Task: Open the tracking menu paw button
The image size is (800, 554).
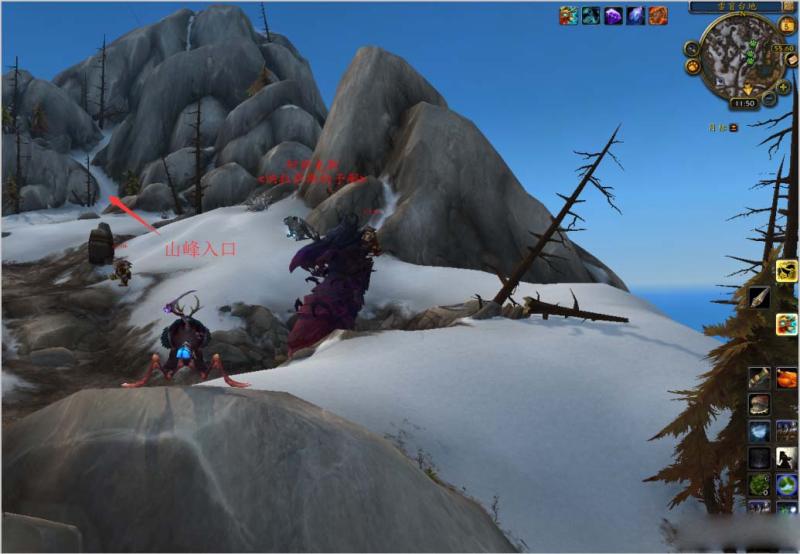Action: (x=692, y=67)
